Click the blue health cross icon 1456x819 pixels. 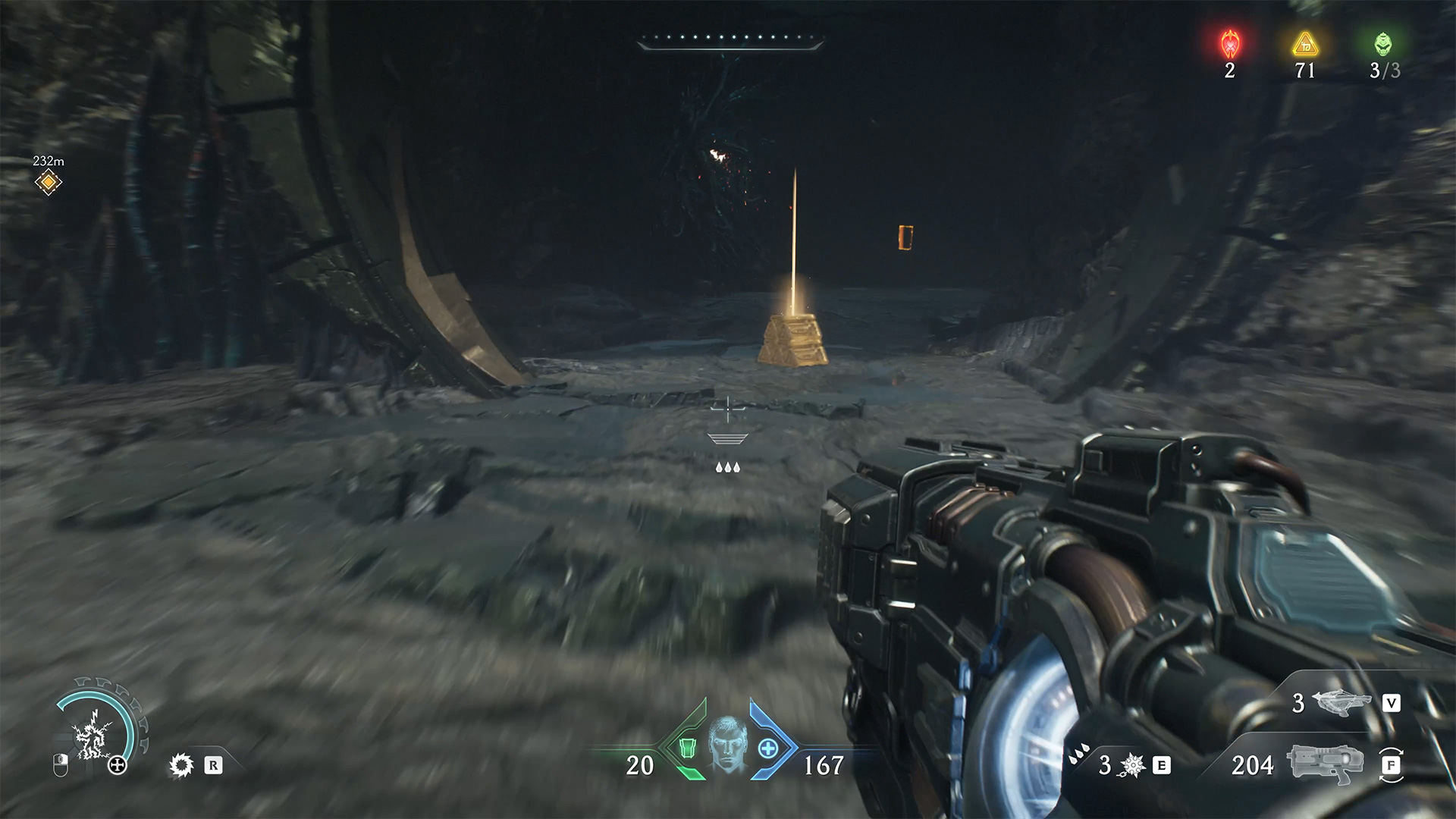pyautogui.click(x=768, y=749)
